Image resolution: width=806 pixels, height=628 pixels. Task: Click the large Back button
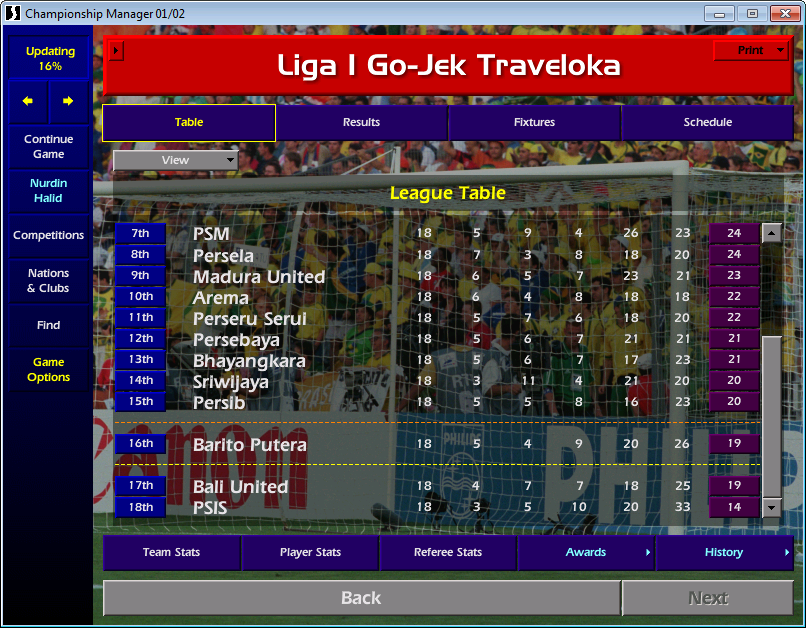(x=361, y=598)
